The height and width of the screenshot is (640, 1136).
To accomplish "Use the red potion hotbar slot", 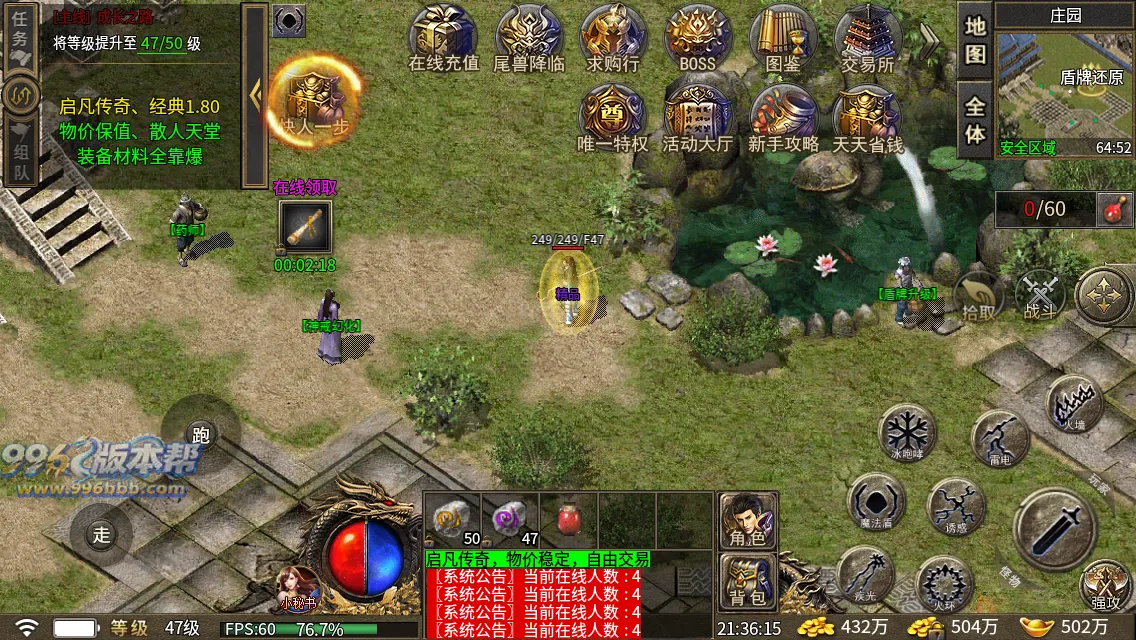I will pyautogui.click(x=569, y=520).
